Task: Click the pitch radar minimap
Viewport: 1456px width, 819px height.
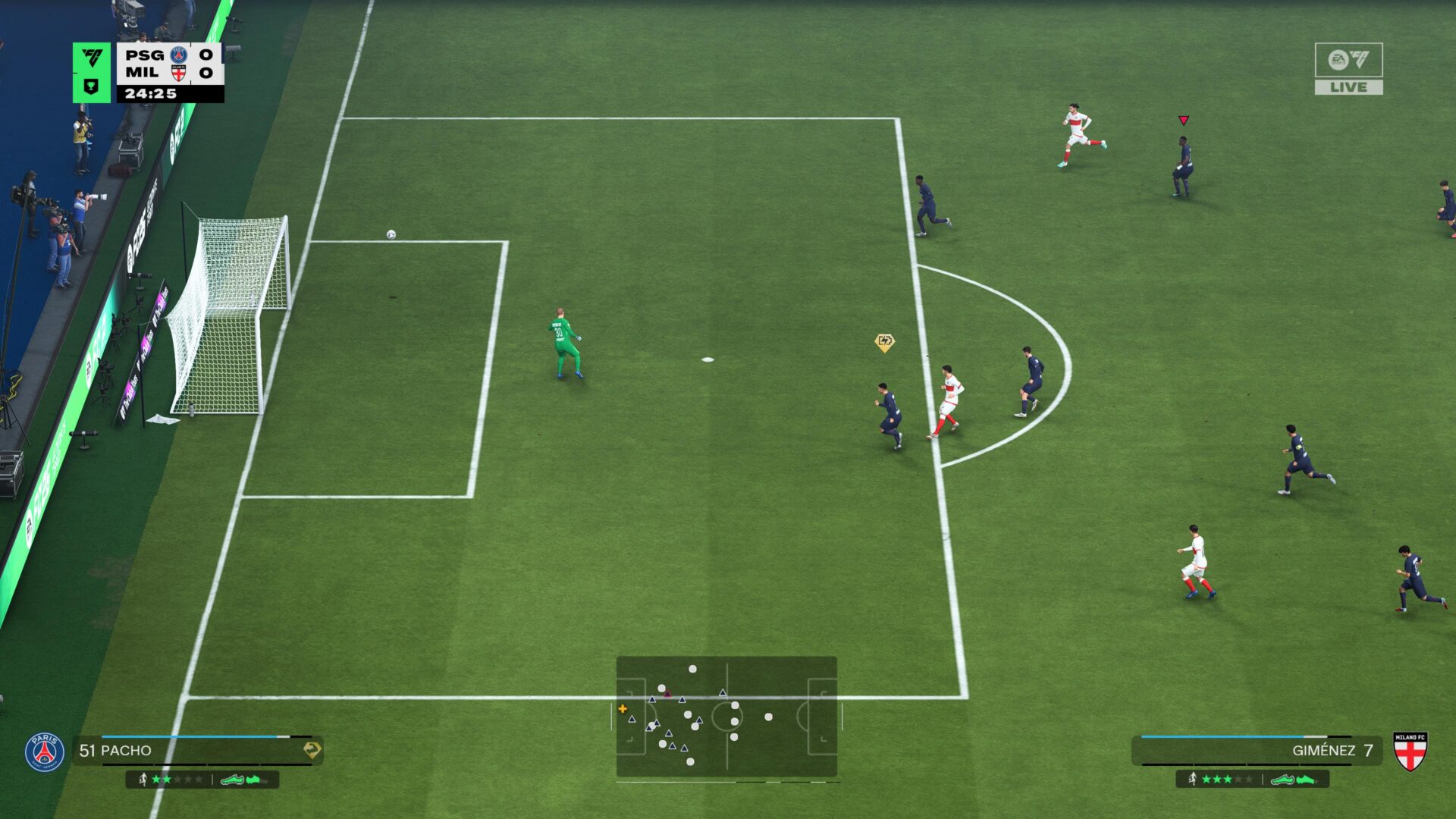Action: coord(726,717)
